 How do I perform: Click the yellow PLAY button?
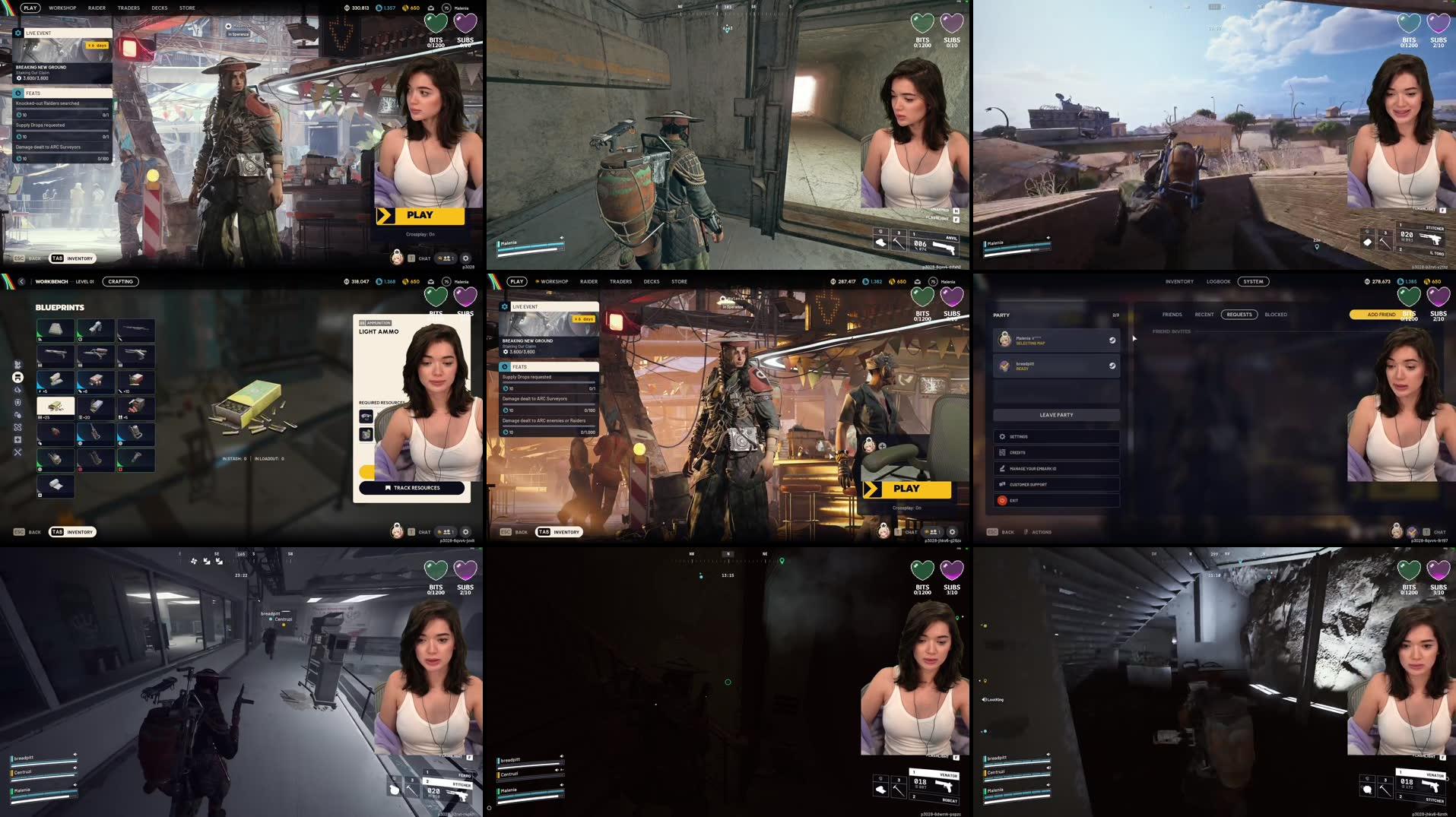pos(908,489)
